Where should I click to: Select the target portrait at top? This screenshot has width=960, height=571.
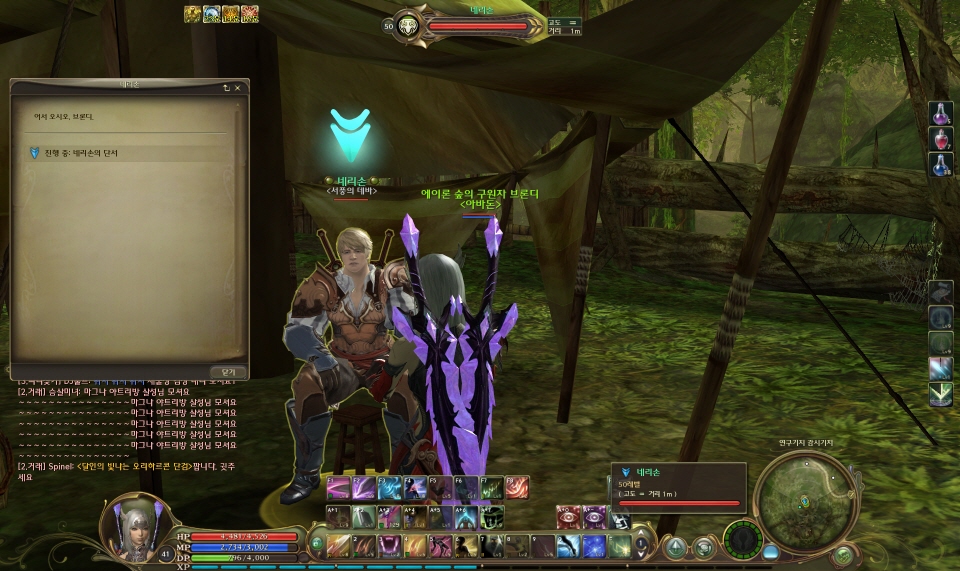[407, 27]
